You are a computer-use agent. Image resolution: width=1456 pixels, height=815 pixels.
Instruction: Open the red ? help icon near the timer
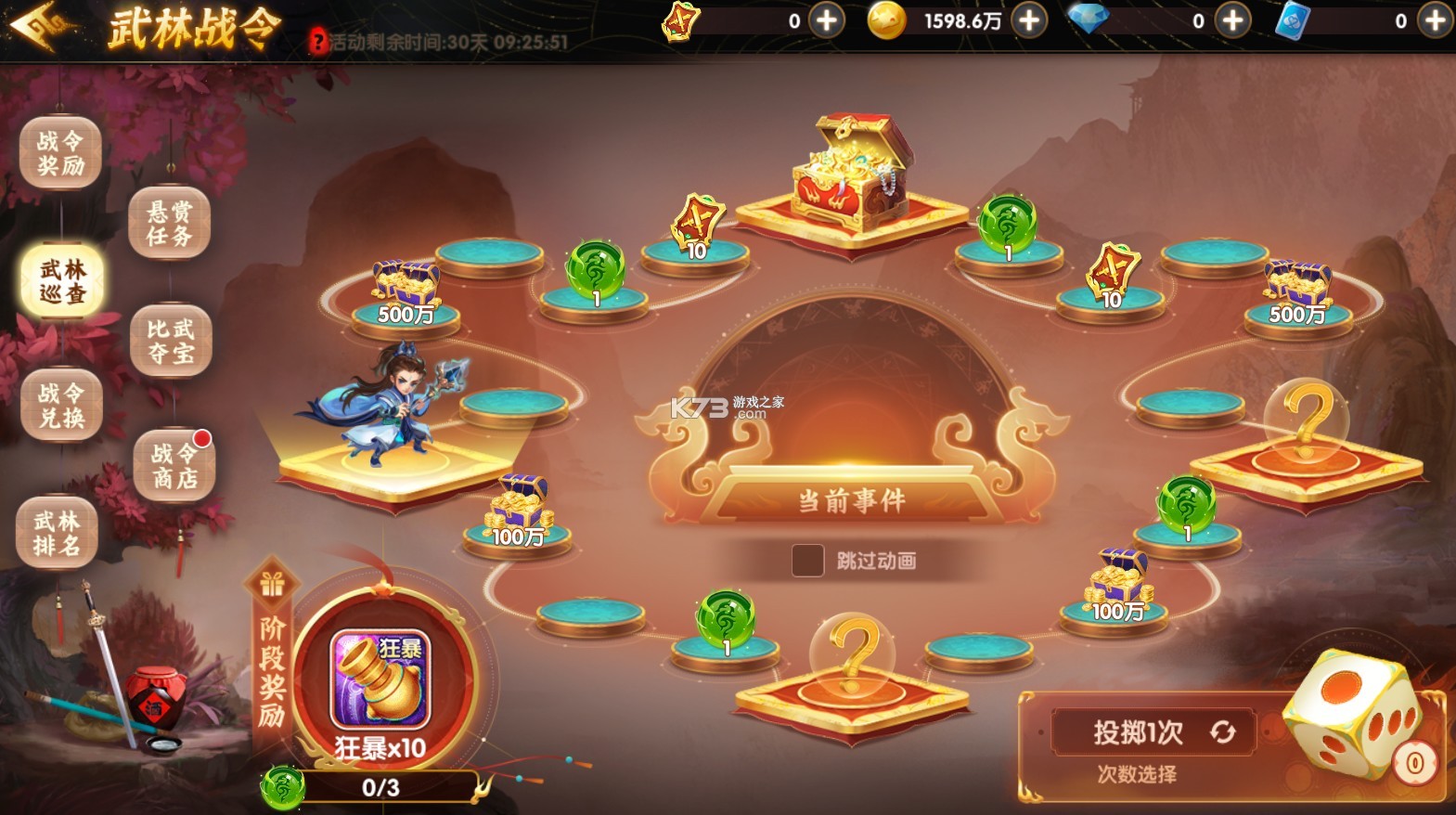coord(317,41)
